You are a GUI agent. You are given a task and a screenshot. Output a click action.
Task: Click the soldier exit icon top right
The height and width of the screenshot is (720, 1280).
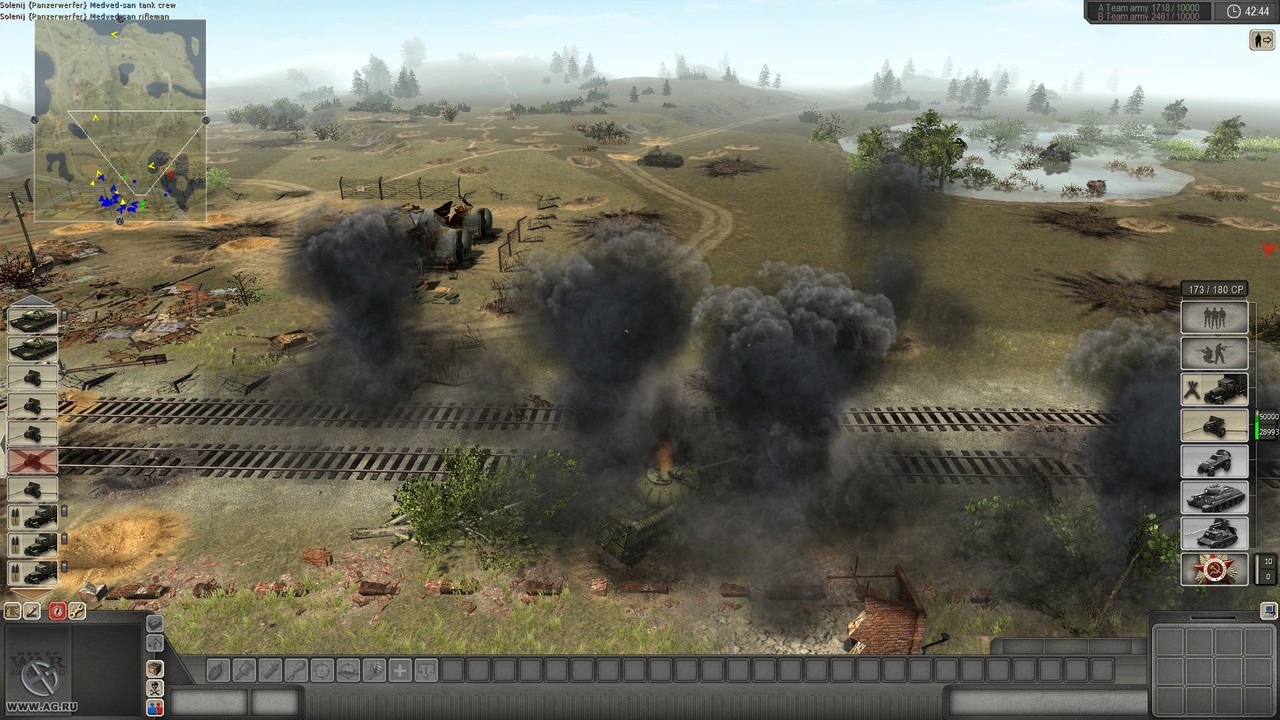click(x=1261, y=40)
